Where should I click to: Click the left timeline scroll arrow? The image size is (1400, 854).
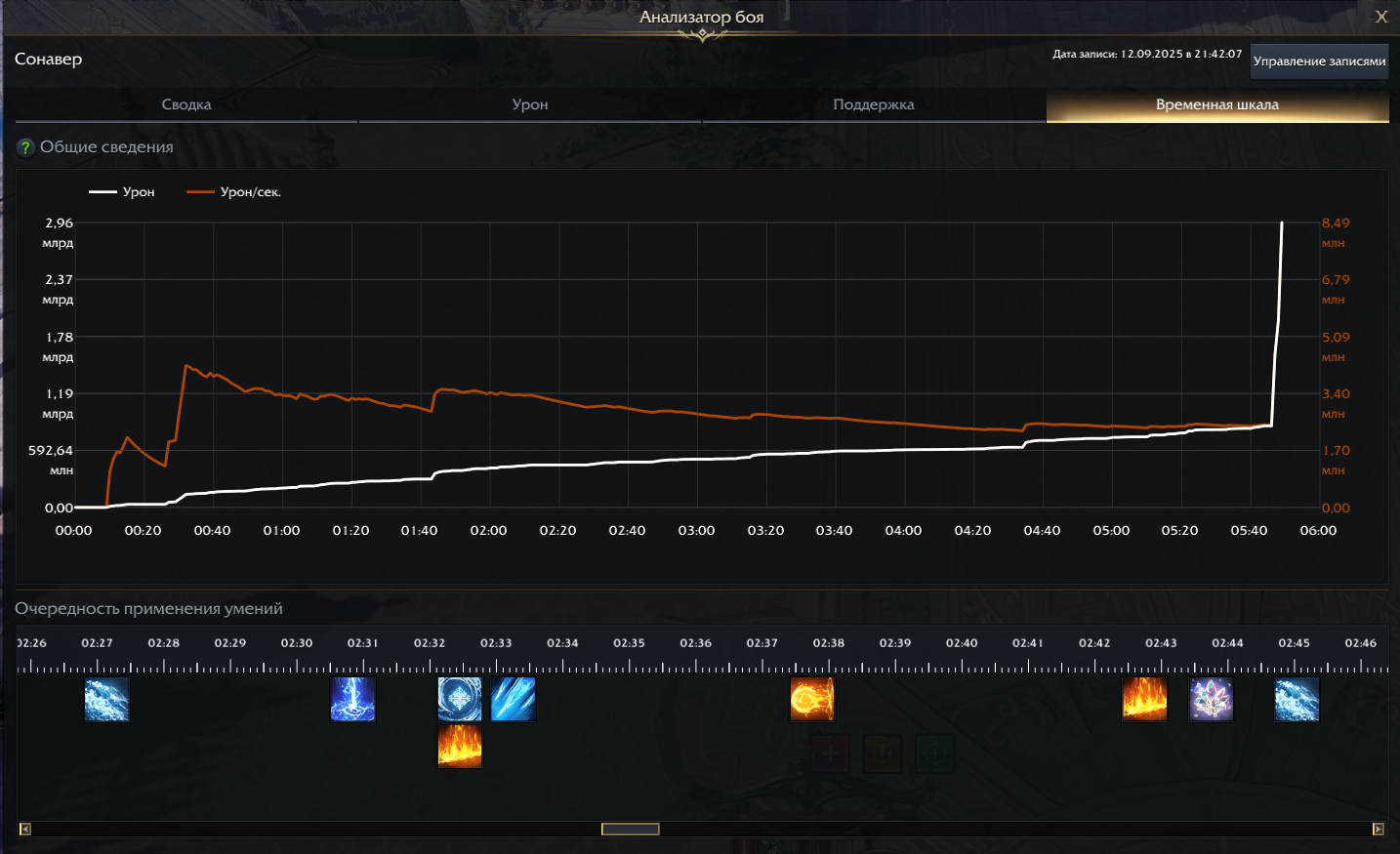click(x=24, y=828)
